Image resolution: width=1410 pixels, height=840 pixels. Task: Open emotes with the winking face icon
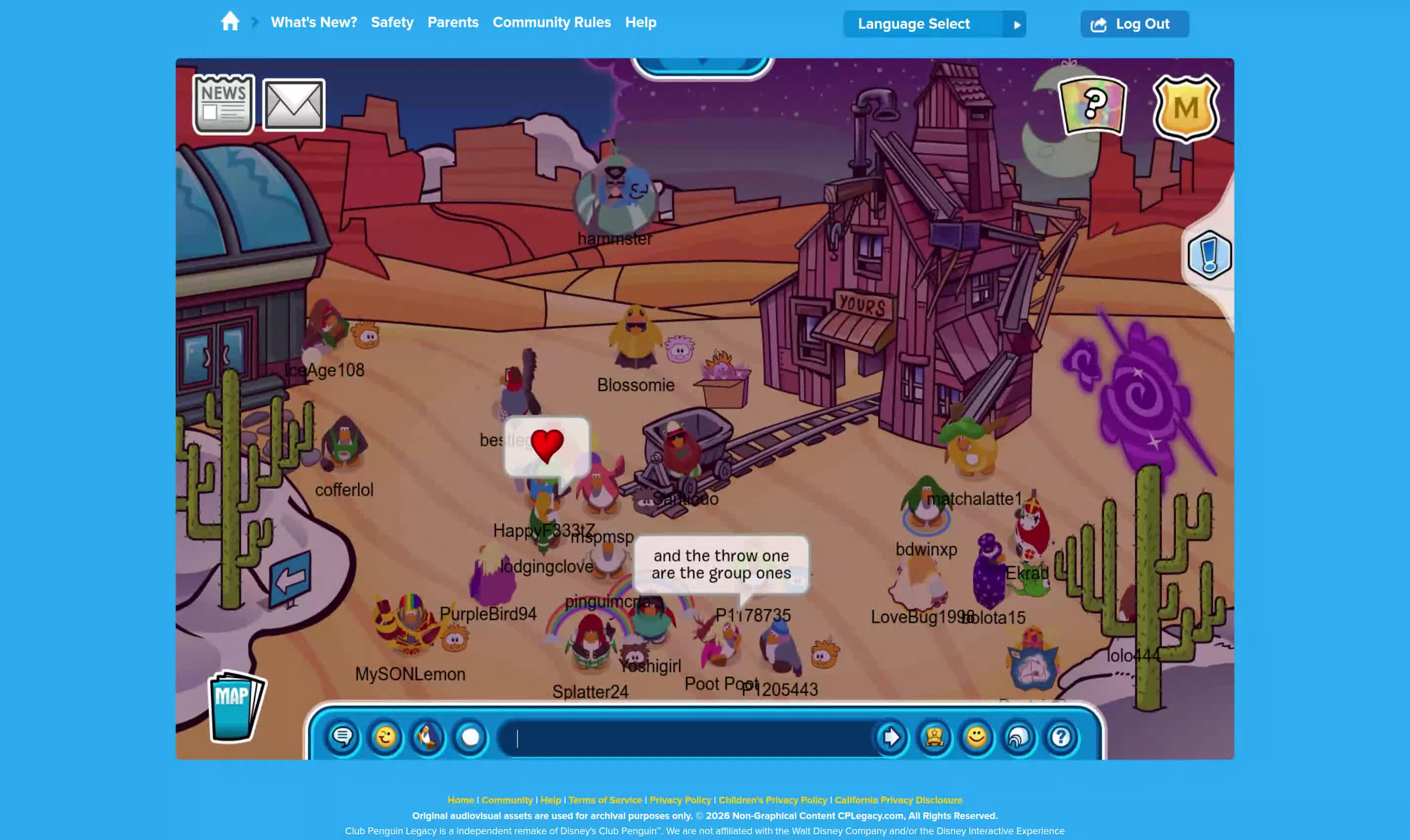pos(386,738)
